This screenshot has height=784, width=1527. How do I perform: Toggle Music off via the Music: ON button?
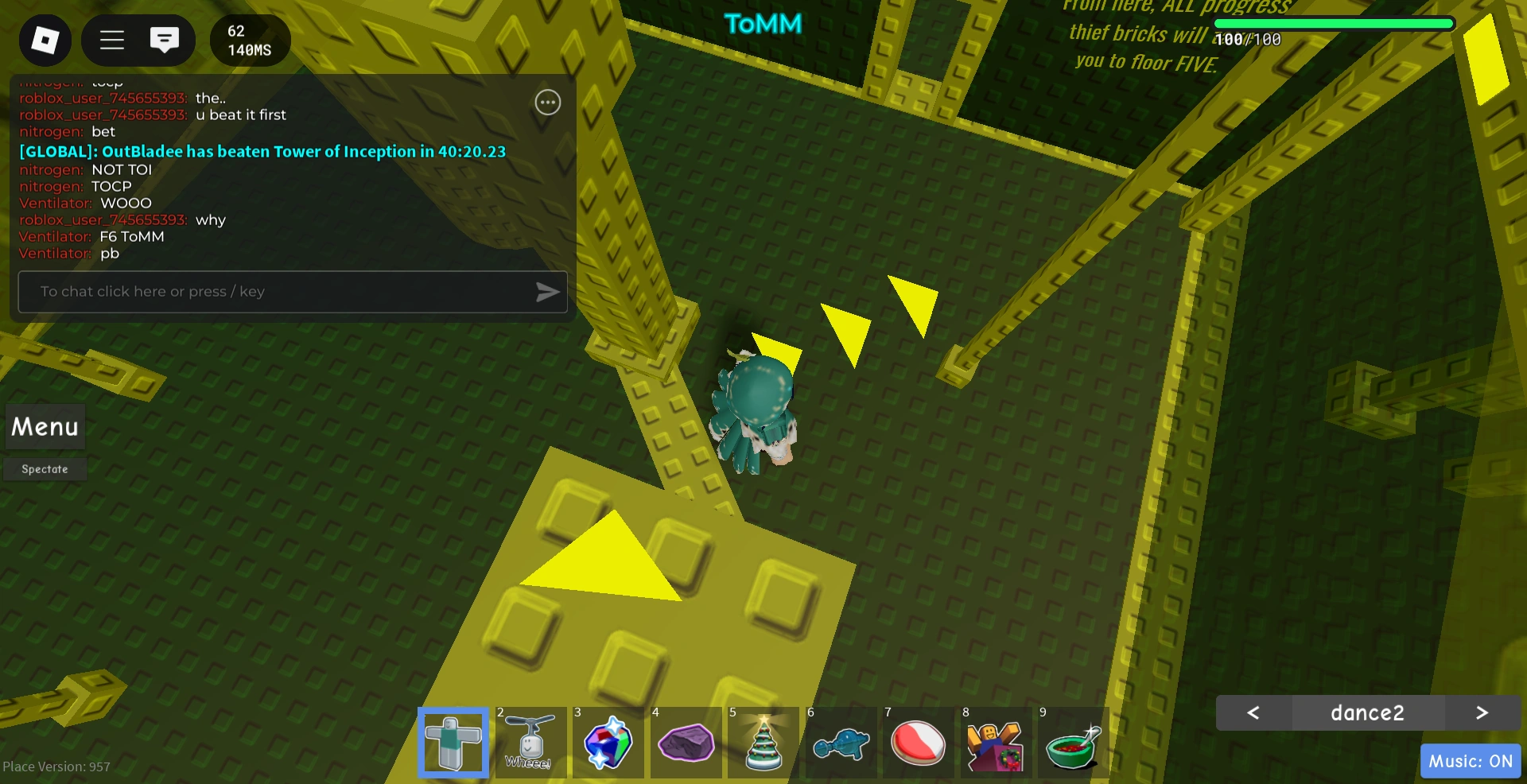coord(1470,761)
